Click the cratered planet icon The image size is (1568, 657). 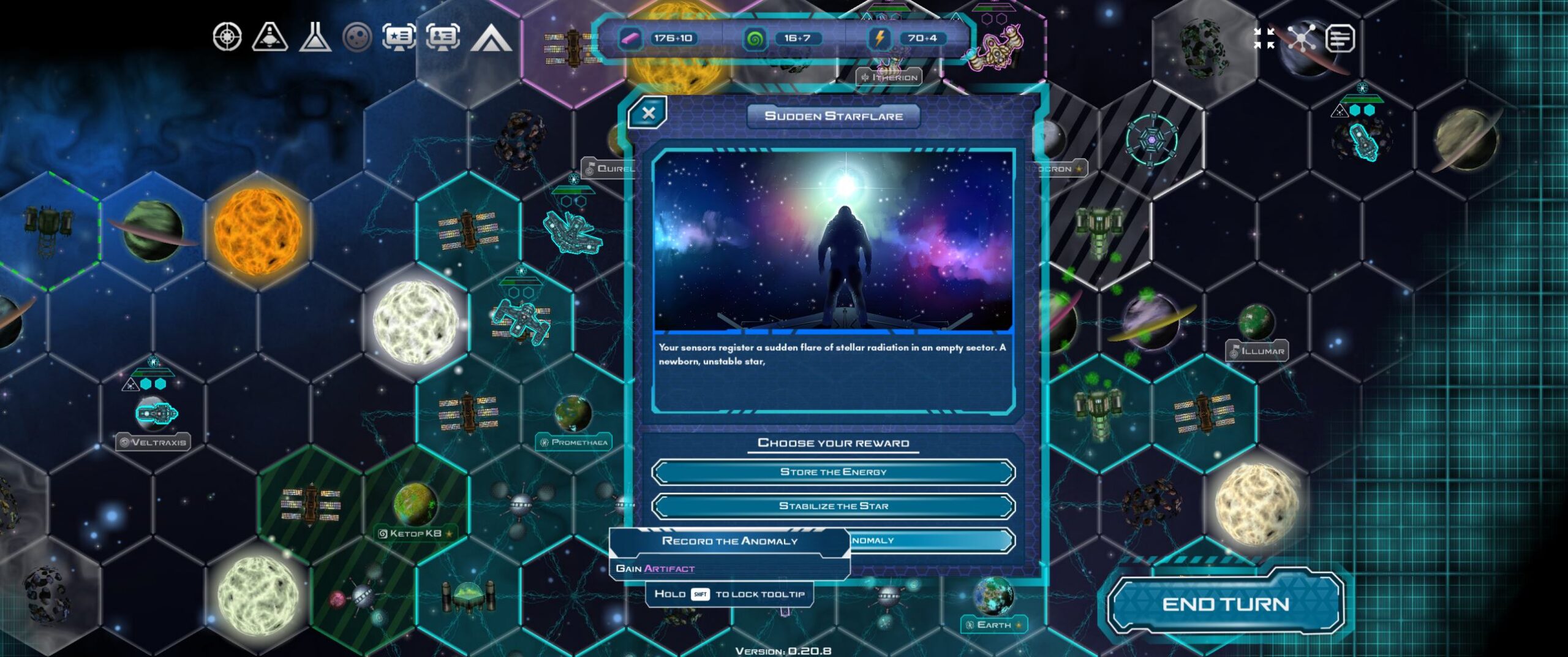click(357, 37)
